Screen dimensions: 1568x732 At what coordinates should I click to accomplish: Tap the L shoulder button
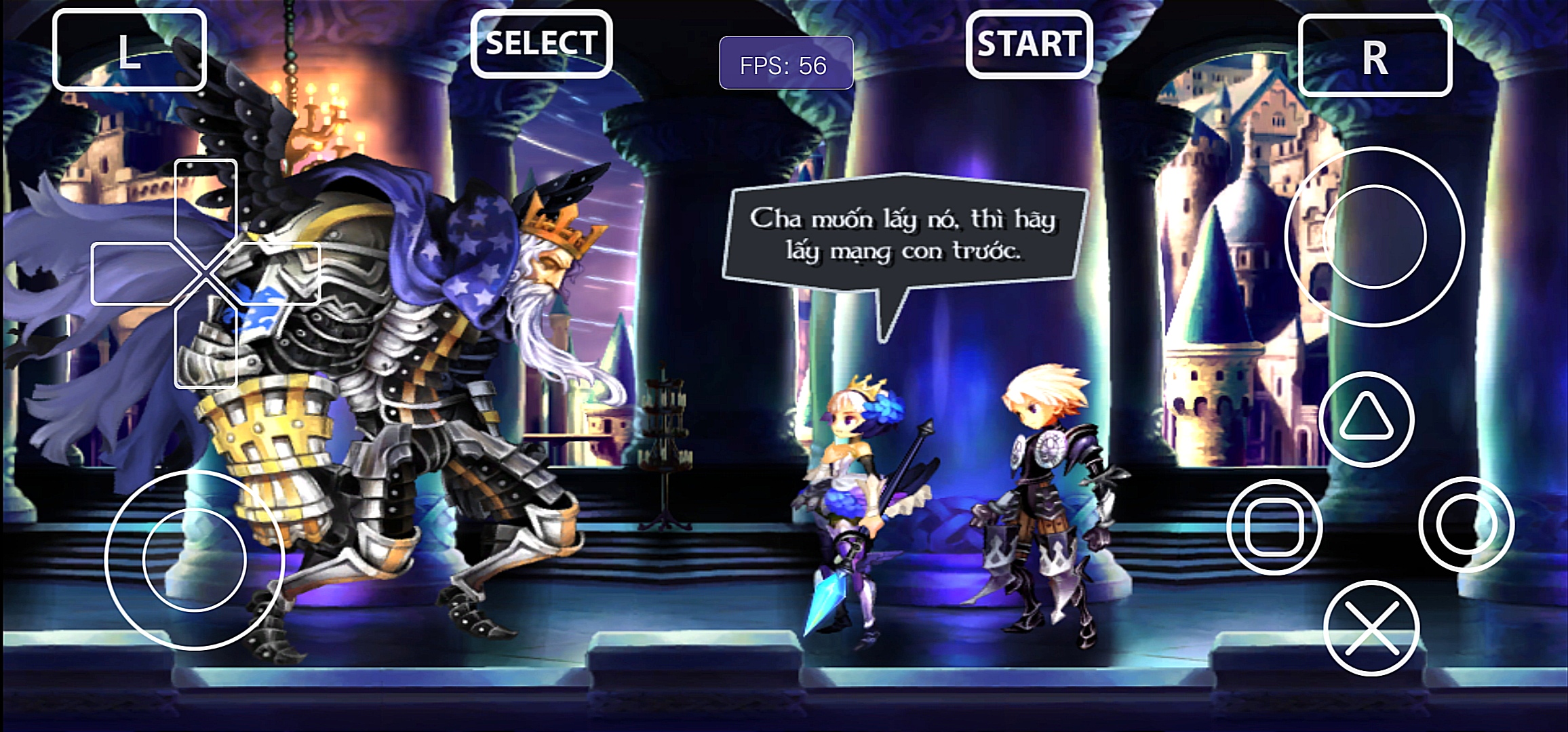pyautogui.click(x=129, y=51)
